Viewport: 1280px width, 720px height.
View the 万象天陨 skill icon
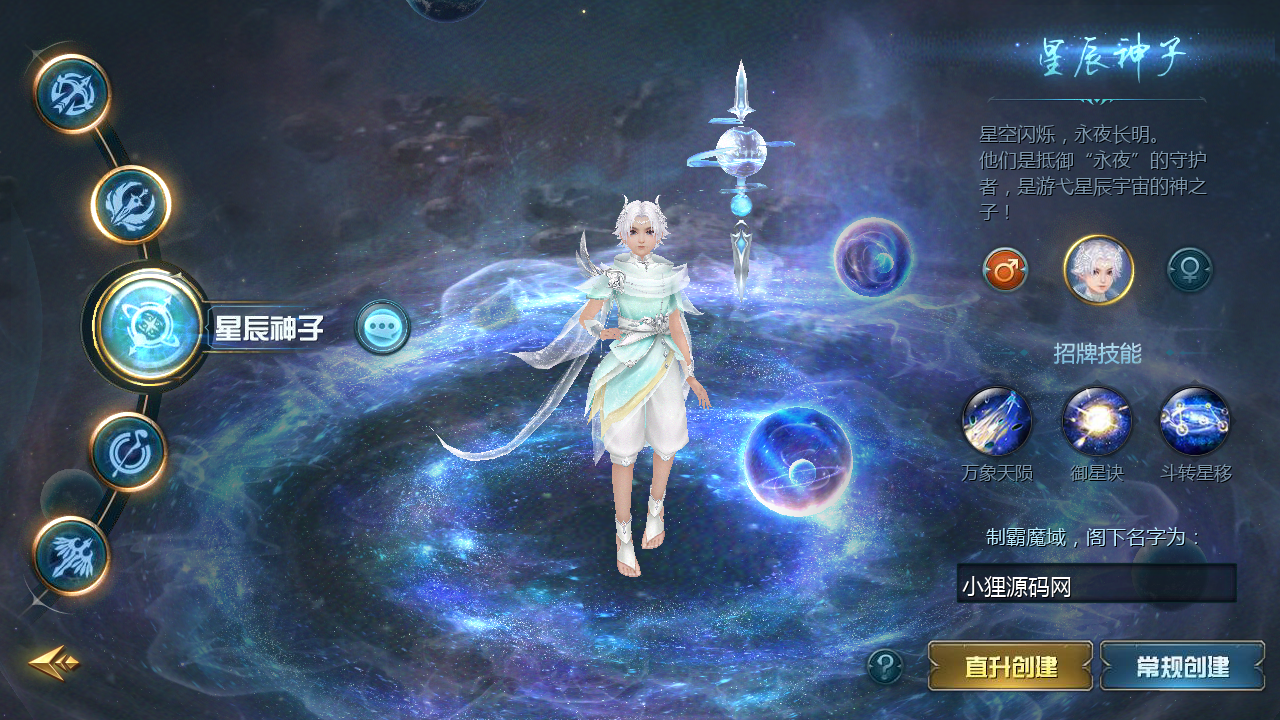(996, 422)
